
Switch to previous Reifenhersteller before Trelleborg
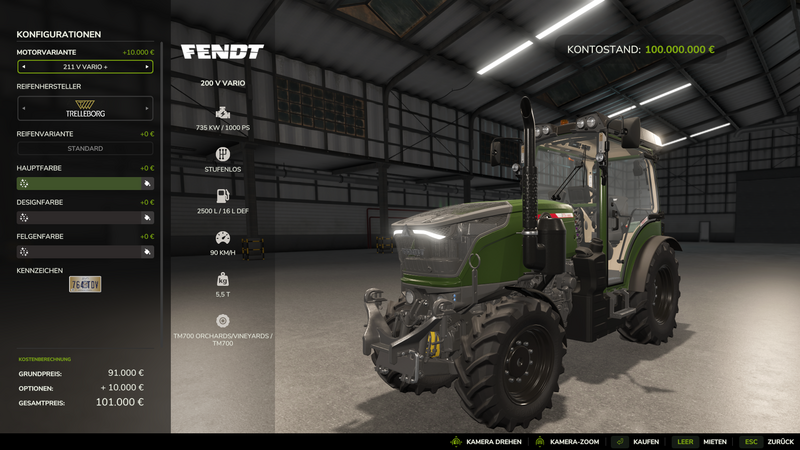click(x=22, y=108)
